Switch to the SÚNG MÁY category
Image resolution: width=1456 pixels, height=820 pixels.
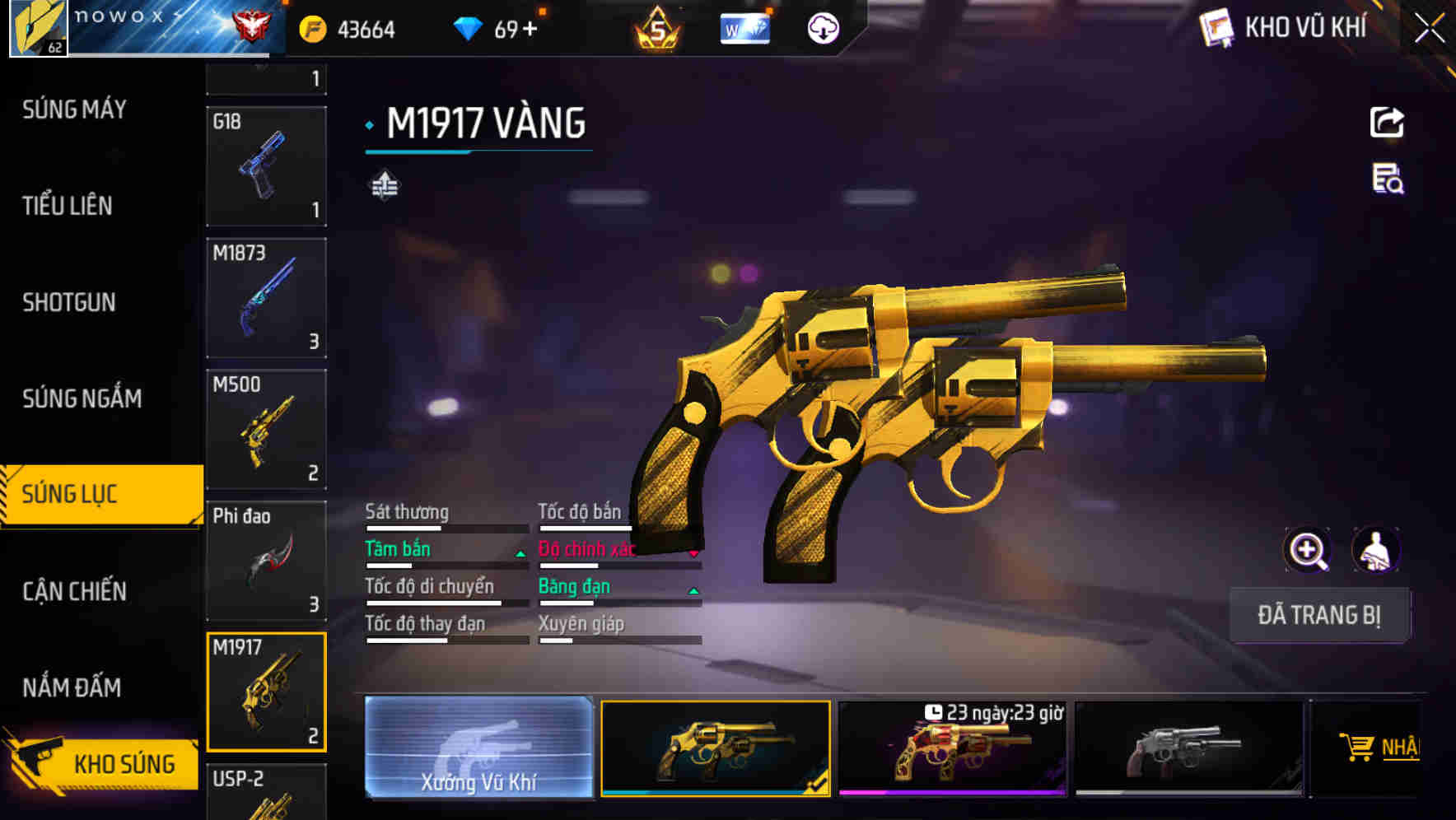(74, 109)
